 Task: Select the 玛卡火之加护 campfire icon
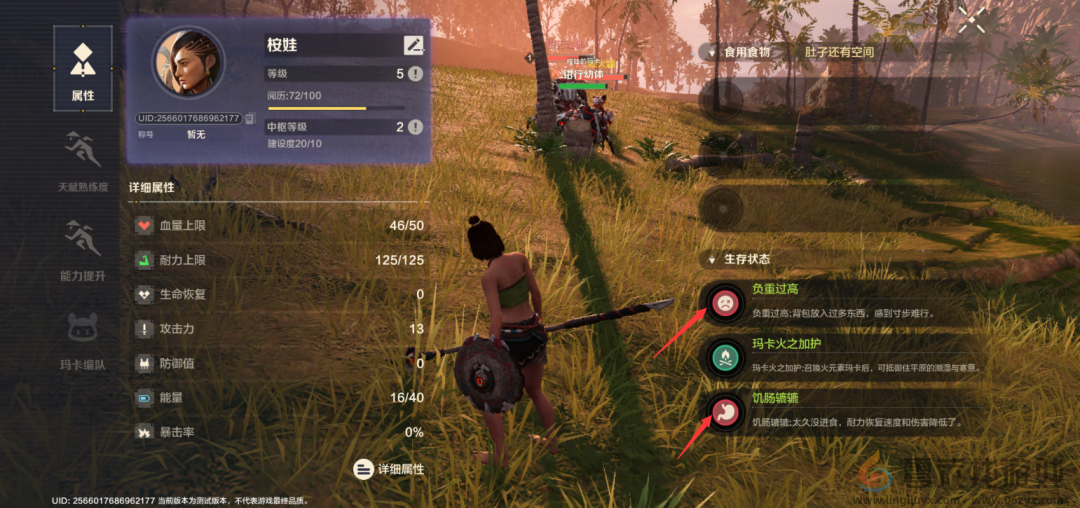pos(722,356)
